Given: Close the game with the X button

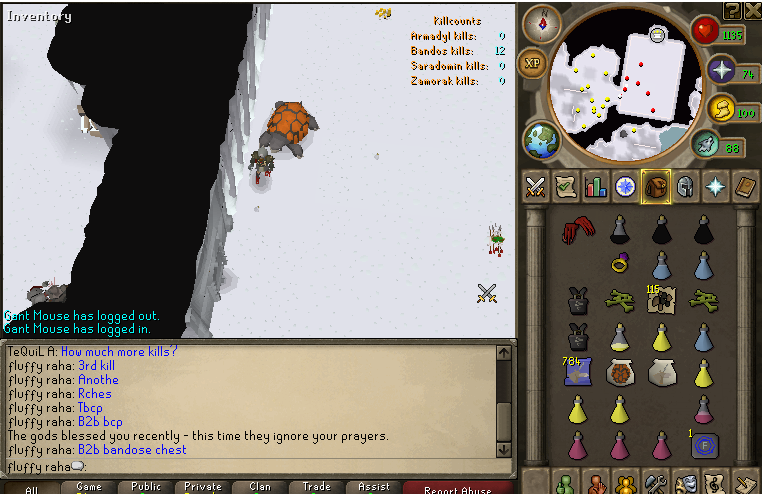Looking at the screenshot, I should (x=751, y=10).
